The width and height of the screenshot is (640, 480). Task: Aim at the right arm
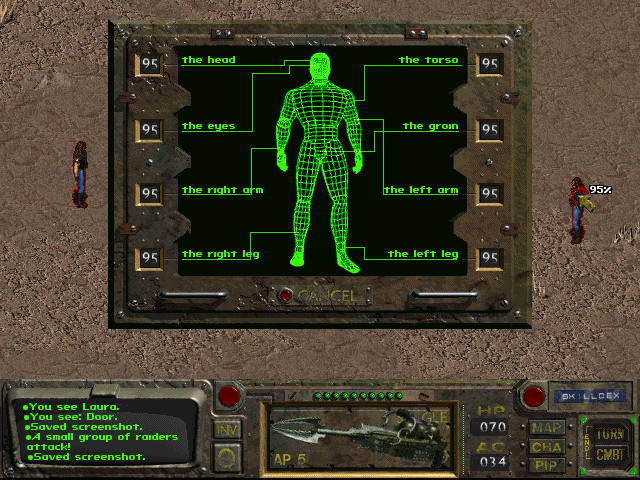point(222,190)
